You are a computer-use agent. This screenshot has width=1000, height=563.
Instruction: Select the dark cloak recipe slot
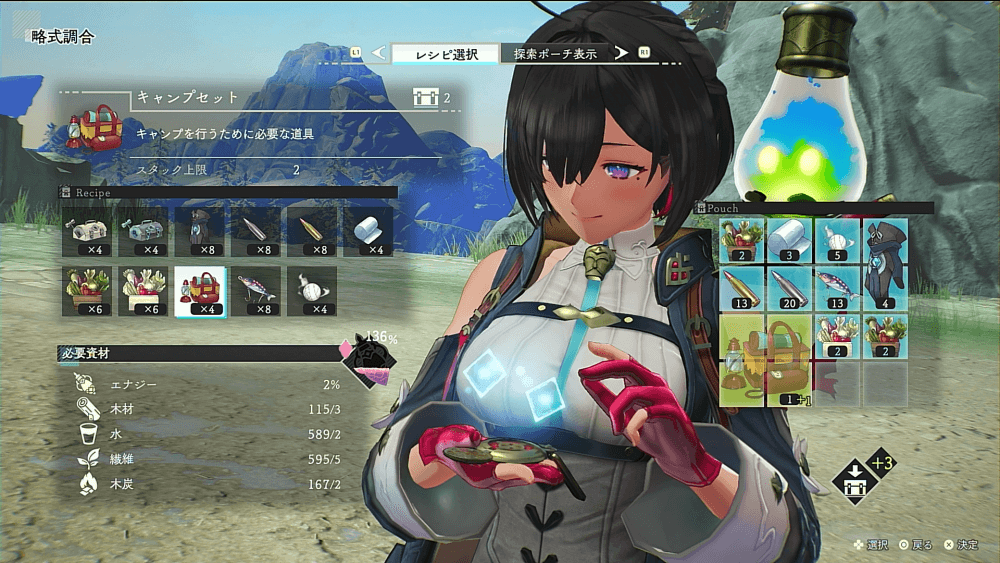point(200,231)
